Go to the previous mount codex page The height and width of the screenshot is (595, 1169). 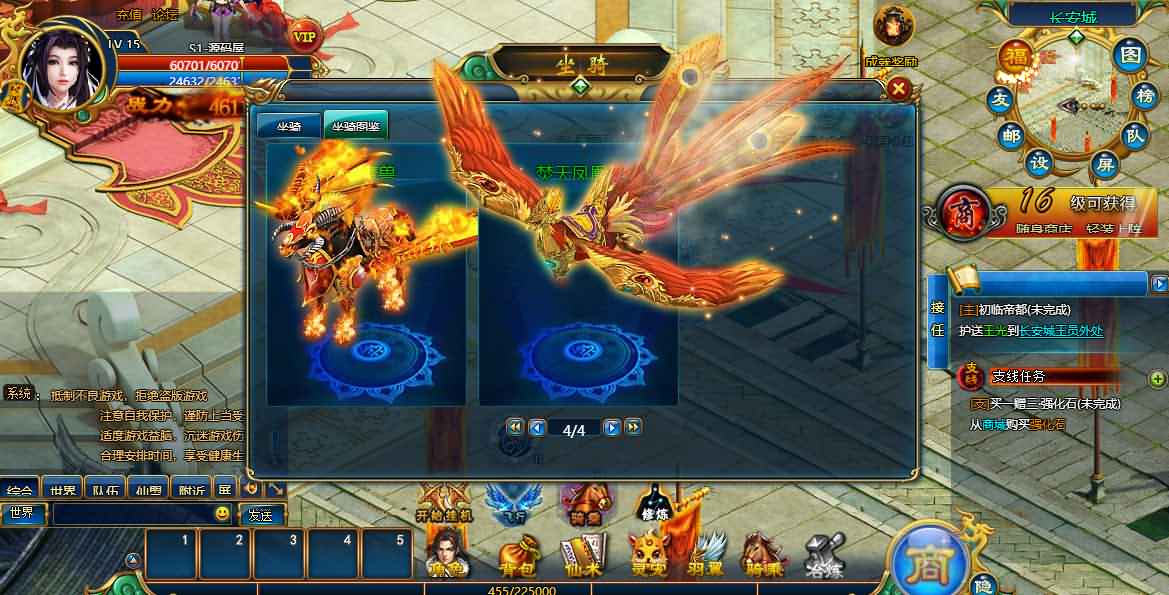coord(537,428)
